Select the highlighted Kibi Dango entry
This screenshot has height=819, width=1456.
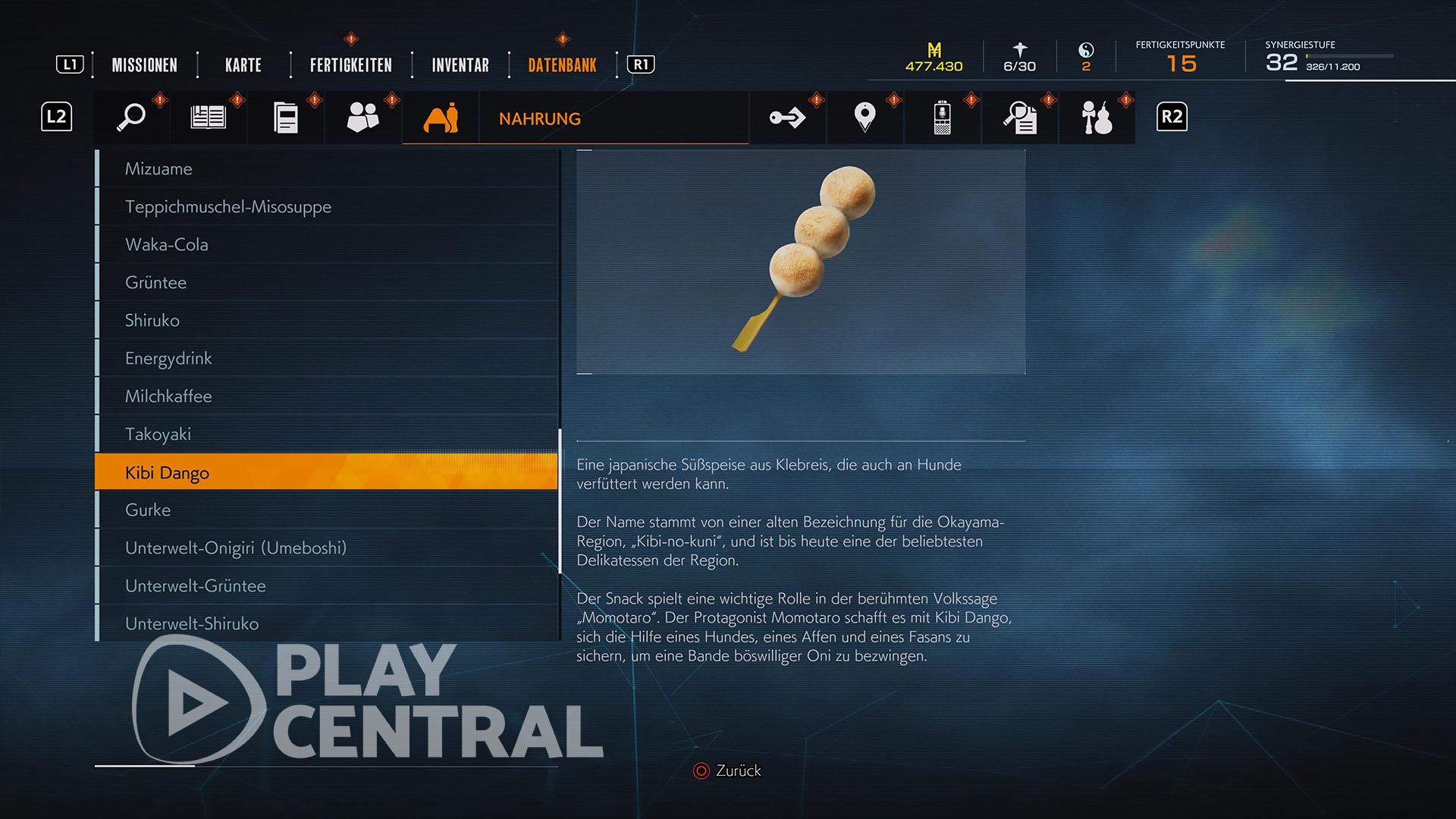[167, 472]
